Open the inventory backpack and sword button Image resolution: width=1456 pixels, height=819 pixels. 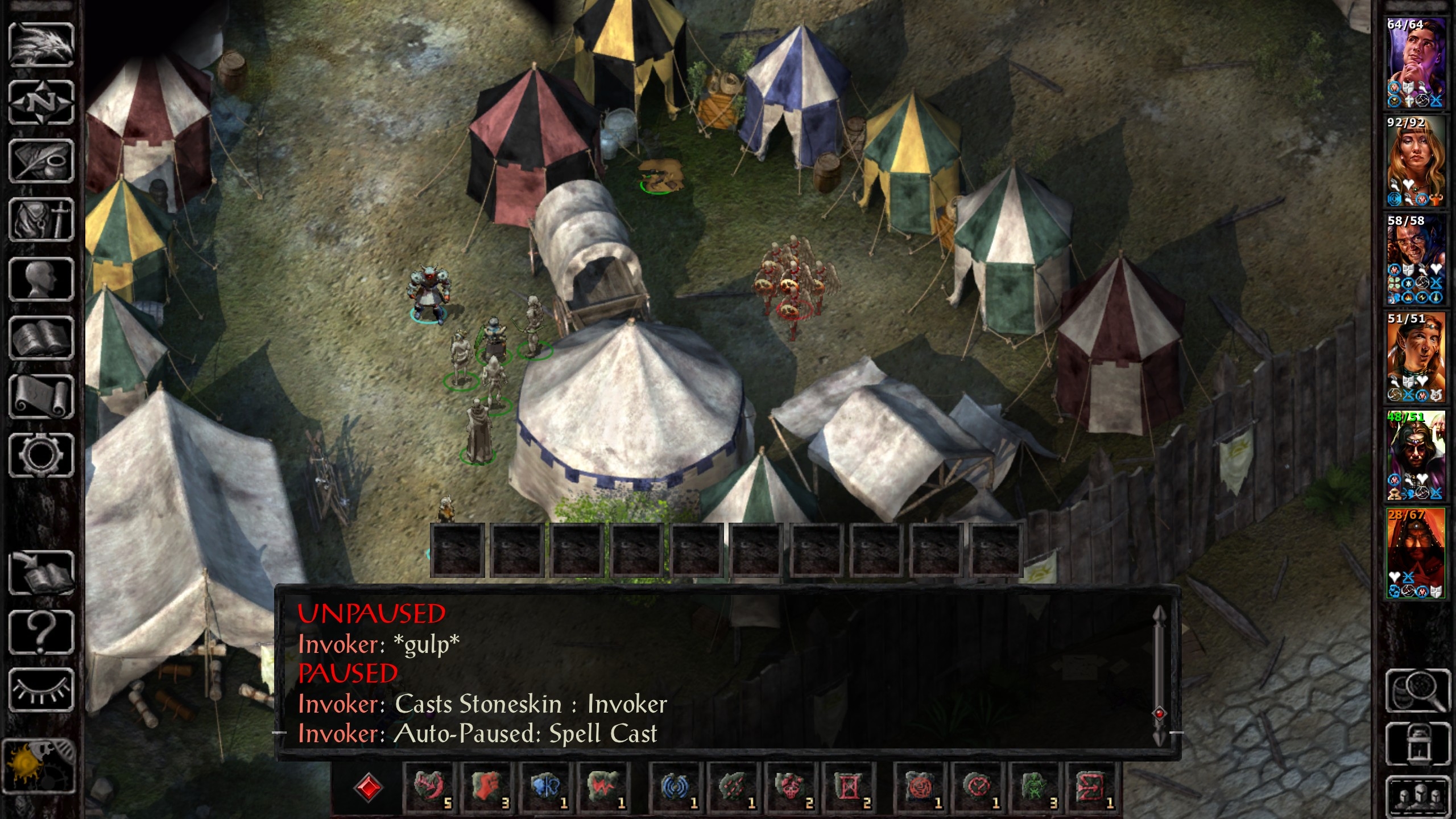tap(41, 221)
